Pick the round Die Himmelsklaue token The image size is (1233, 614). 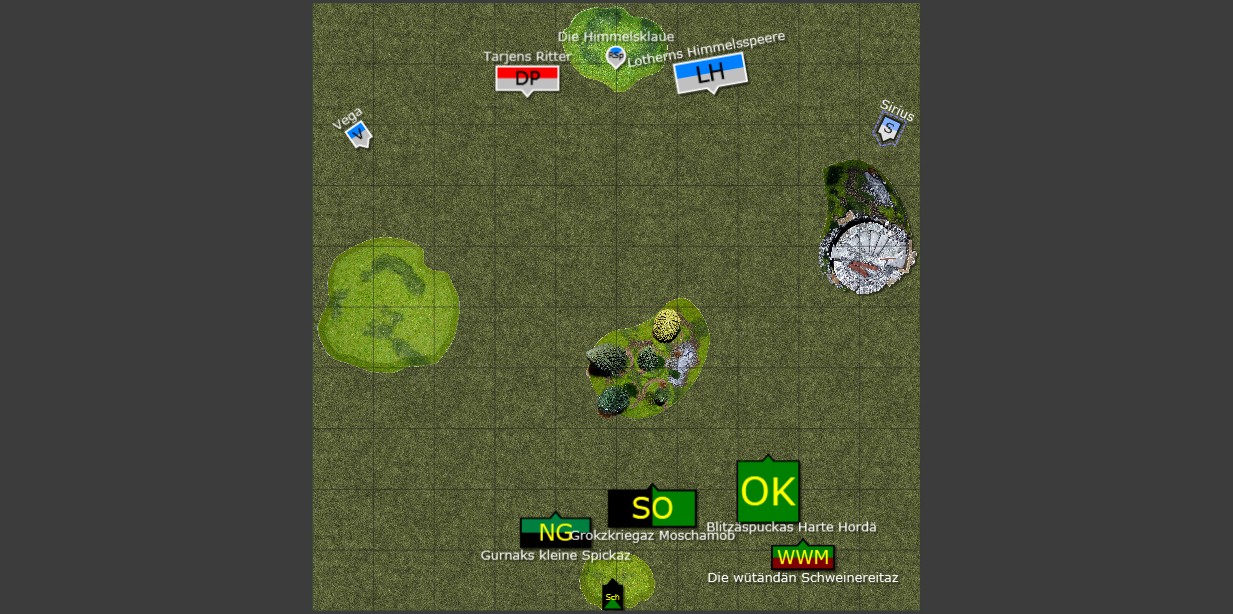pyautogui.click(x=616, y=56)
